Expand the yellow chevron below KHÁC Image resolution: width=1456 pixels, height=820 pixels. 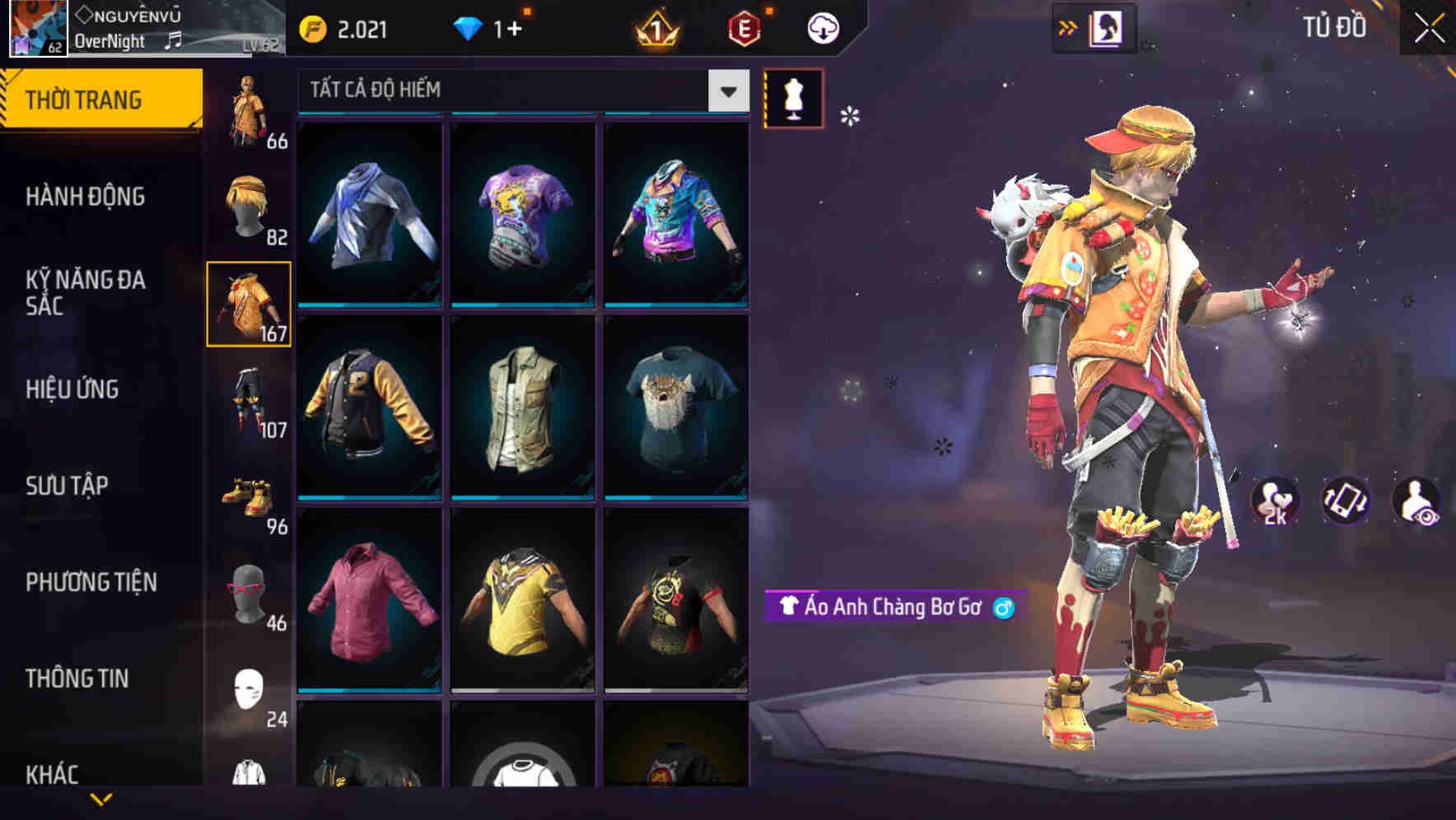point(100,800)
